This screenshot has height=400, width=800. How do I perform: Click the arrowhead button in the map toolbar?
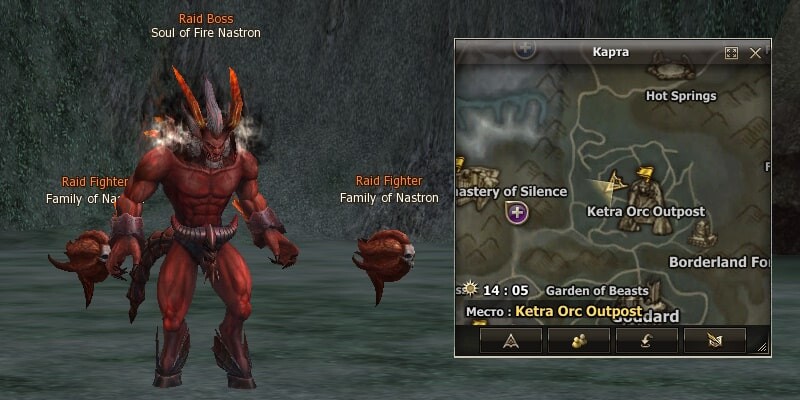(x=511, y=340)
